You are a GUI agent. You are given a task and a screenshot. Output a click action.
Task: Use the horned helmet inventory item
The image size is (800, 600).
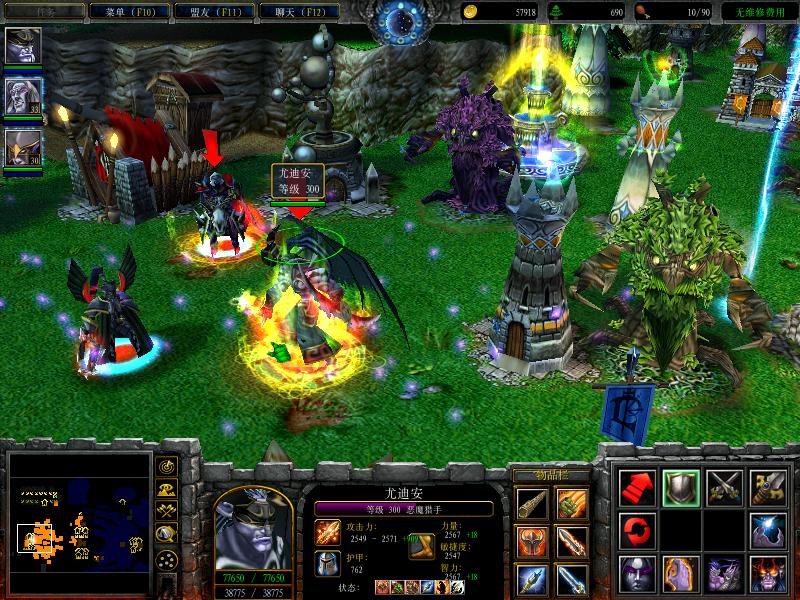[x=530, y=542]
